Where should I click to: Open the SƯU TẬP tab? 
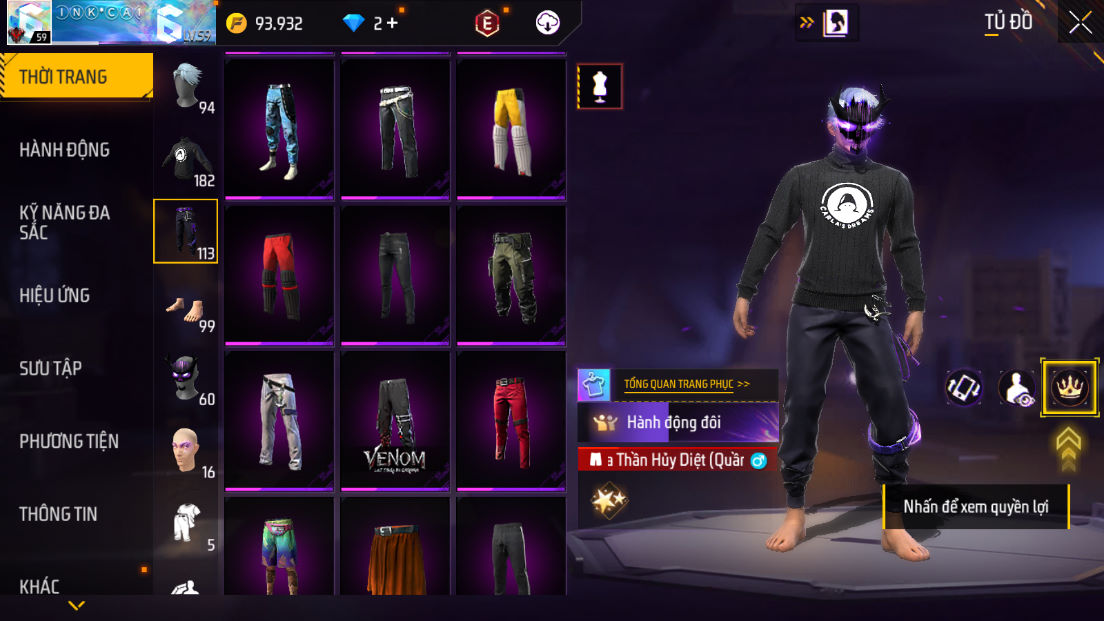pyautogui.click(x=51, y=368)
